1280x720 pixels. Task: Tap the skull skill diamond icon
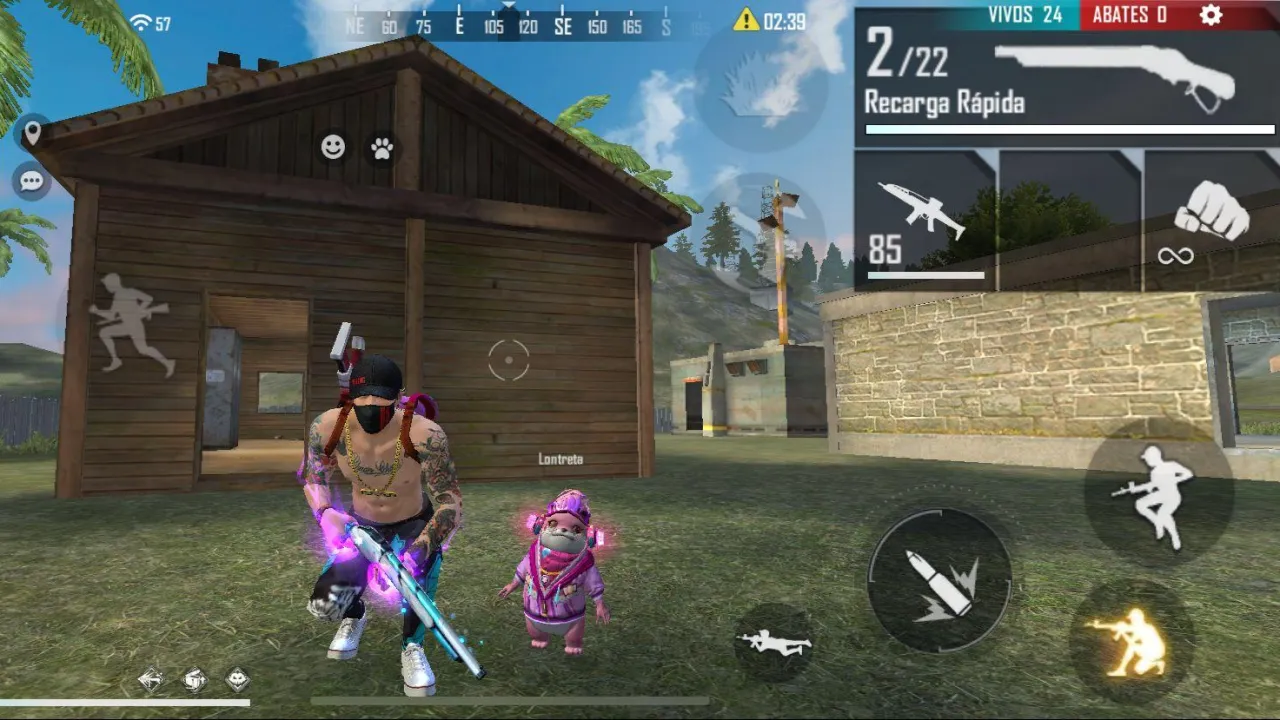click(236, 678)
